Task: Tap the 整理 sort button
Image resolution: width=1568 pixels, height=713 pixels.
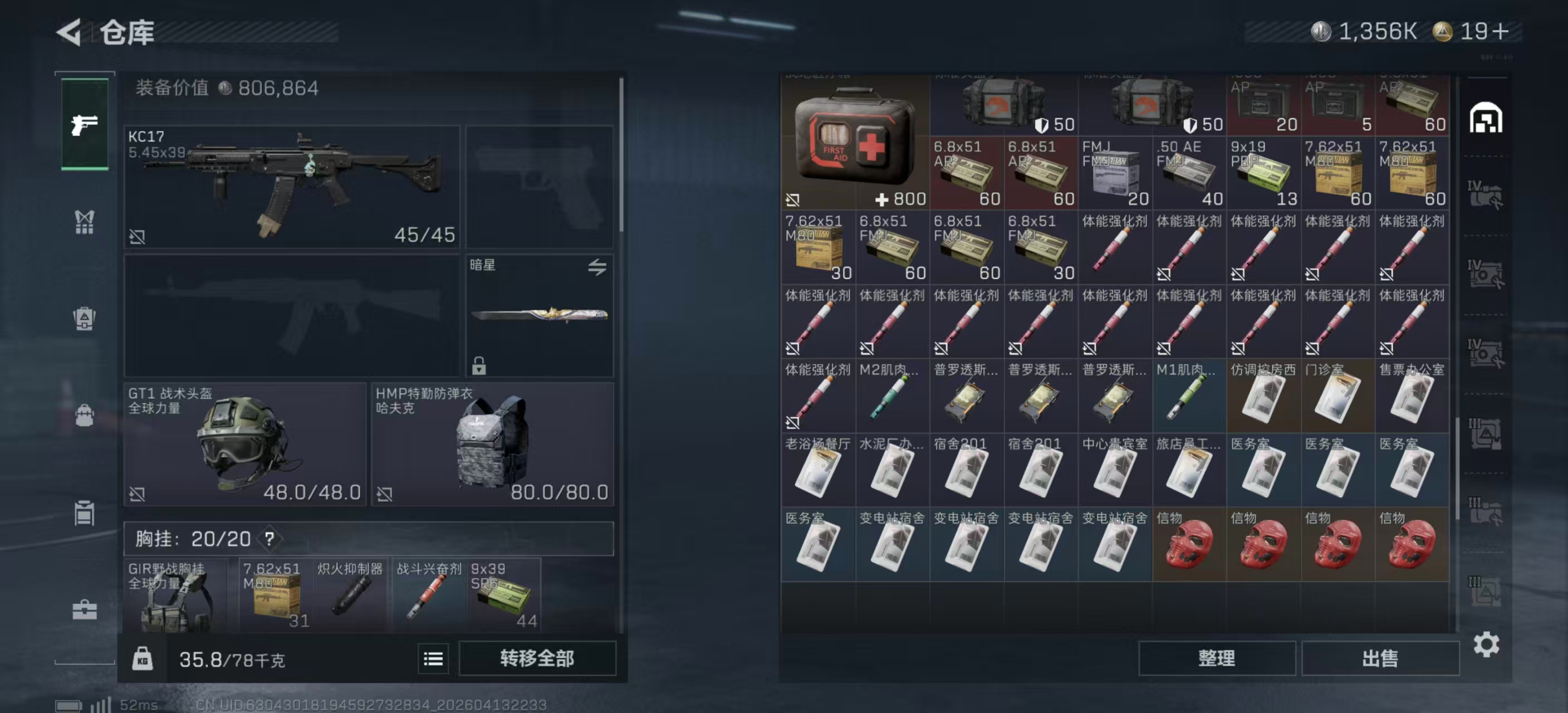Action: 1216,658
